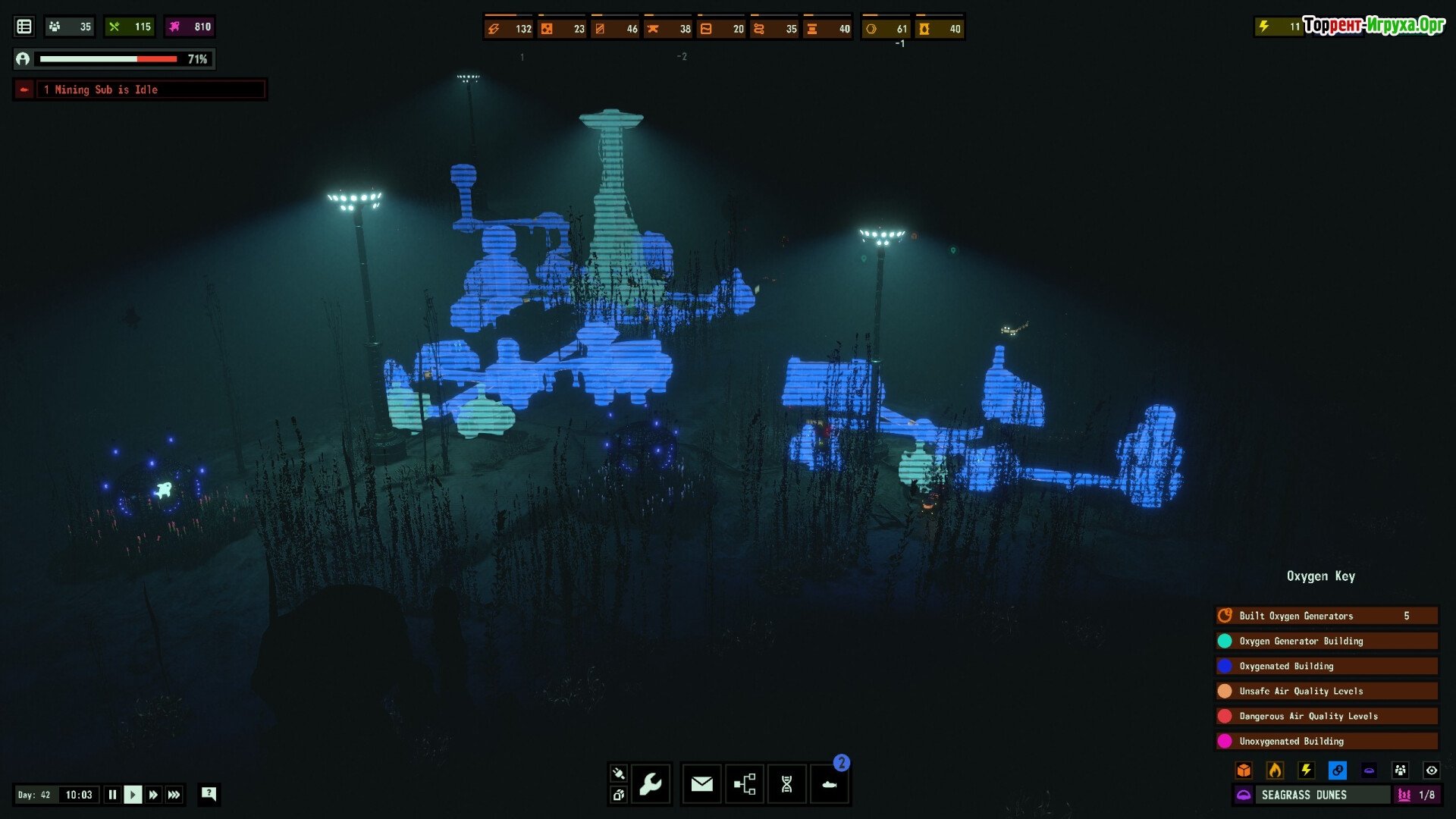
Task: Open the help question-mark bubble
Action: tap(209, 794)
